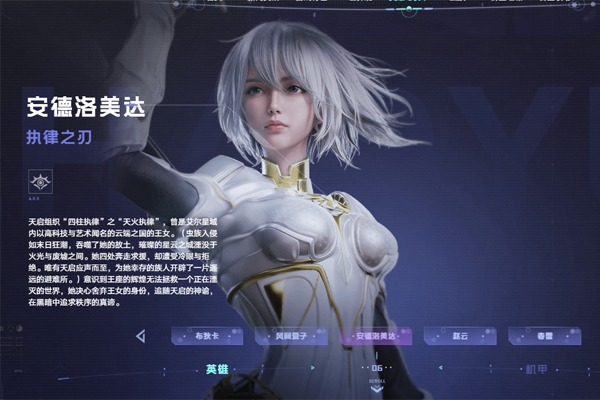The image size is (600, 400).
Task: Switch to the 赵云 hero
Action: 461,336
